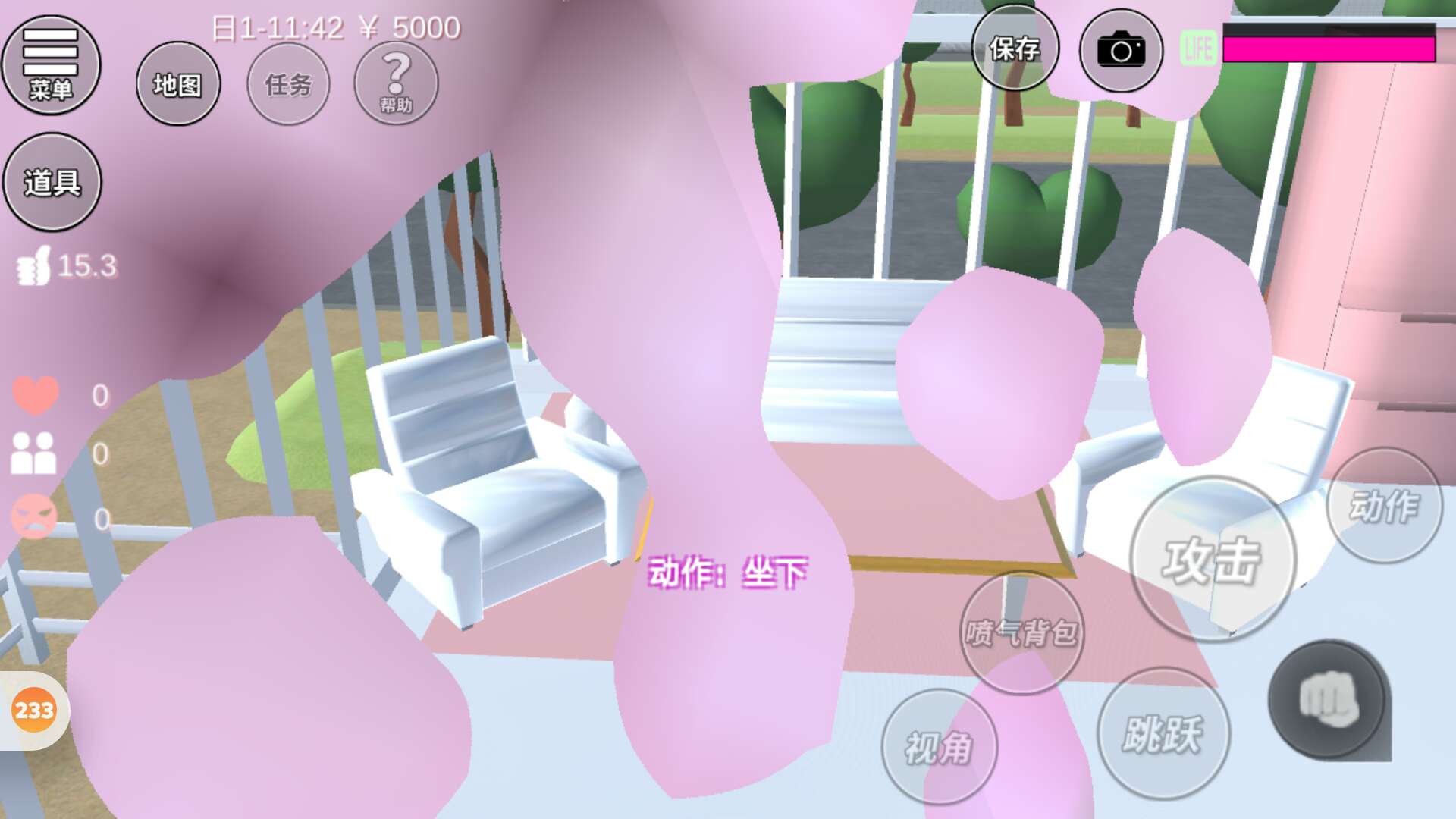
Task: Open the 菜单 main menu
Action: click(51, 65)
